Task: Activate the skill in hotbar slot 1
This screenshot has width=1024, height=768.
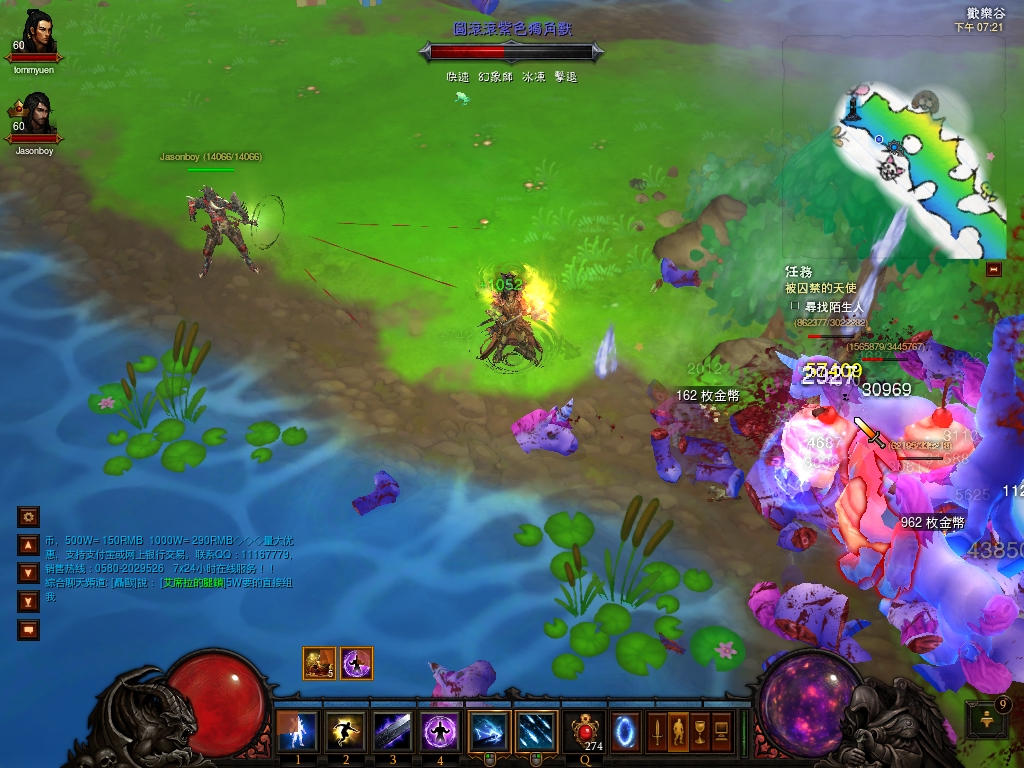Action: click(x=297, y=732)
